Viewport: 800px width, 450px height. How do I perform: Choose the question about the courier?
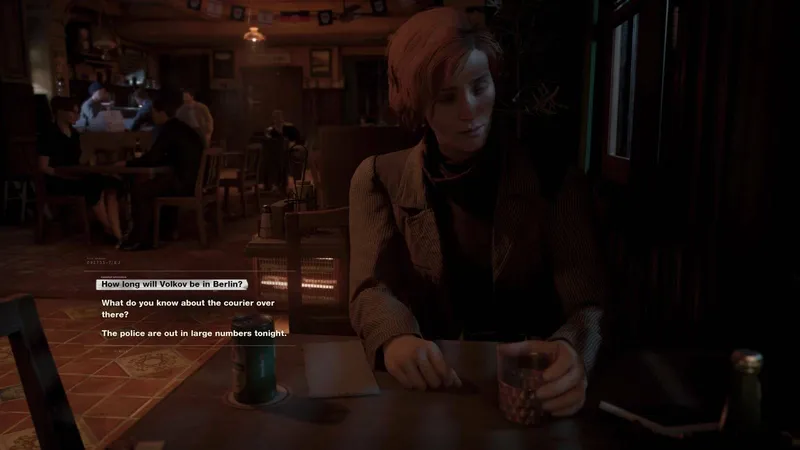(187, 308)
